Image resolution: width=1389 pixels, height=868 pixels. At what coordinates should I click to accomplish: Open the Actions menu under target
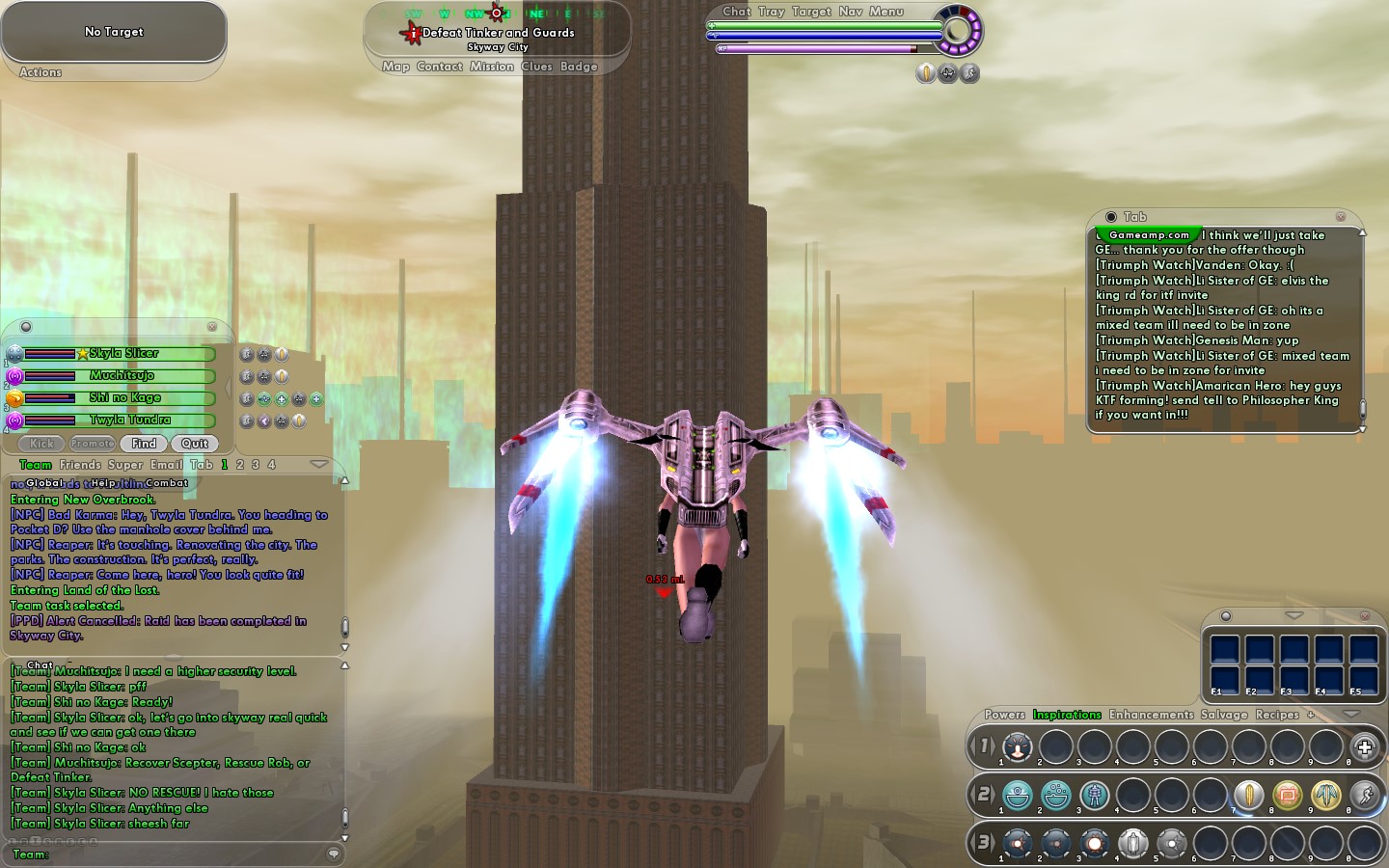coord(41,72)
